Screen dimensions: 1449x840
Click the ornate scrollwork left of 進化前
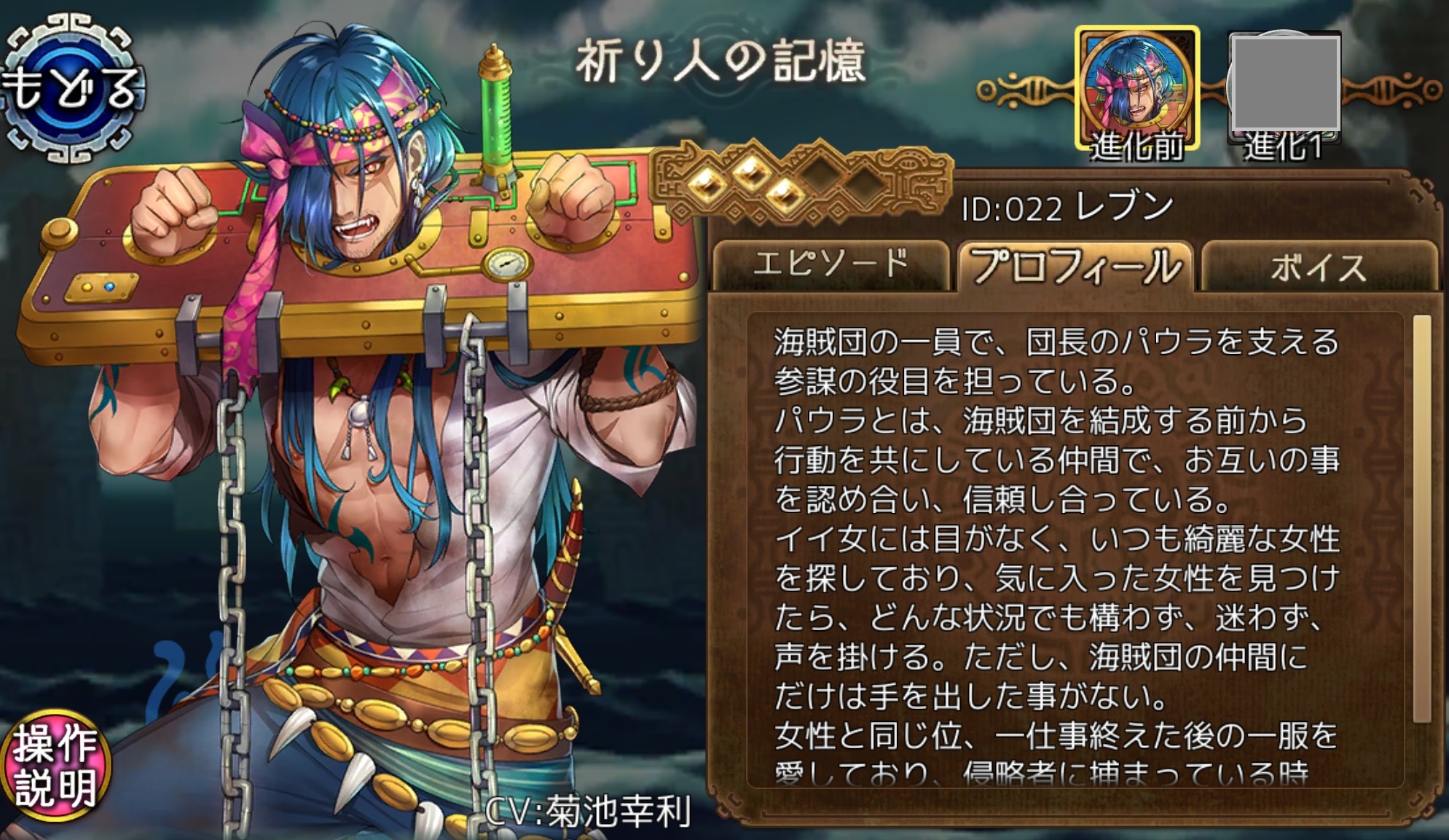coord(1027,91)
